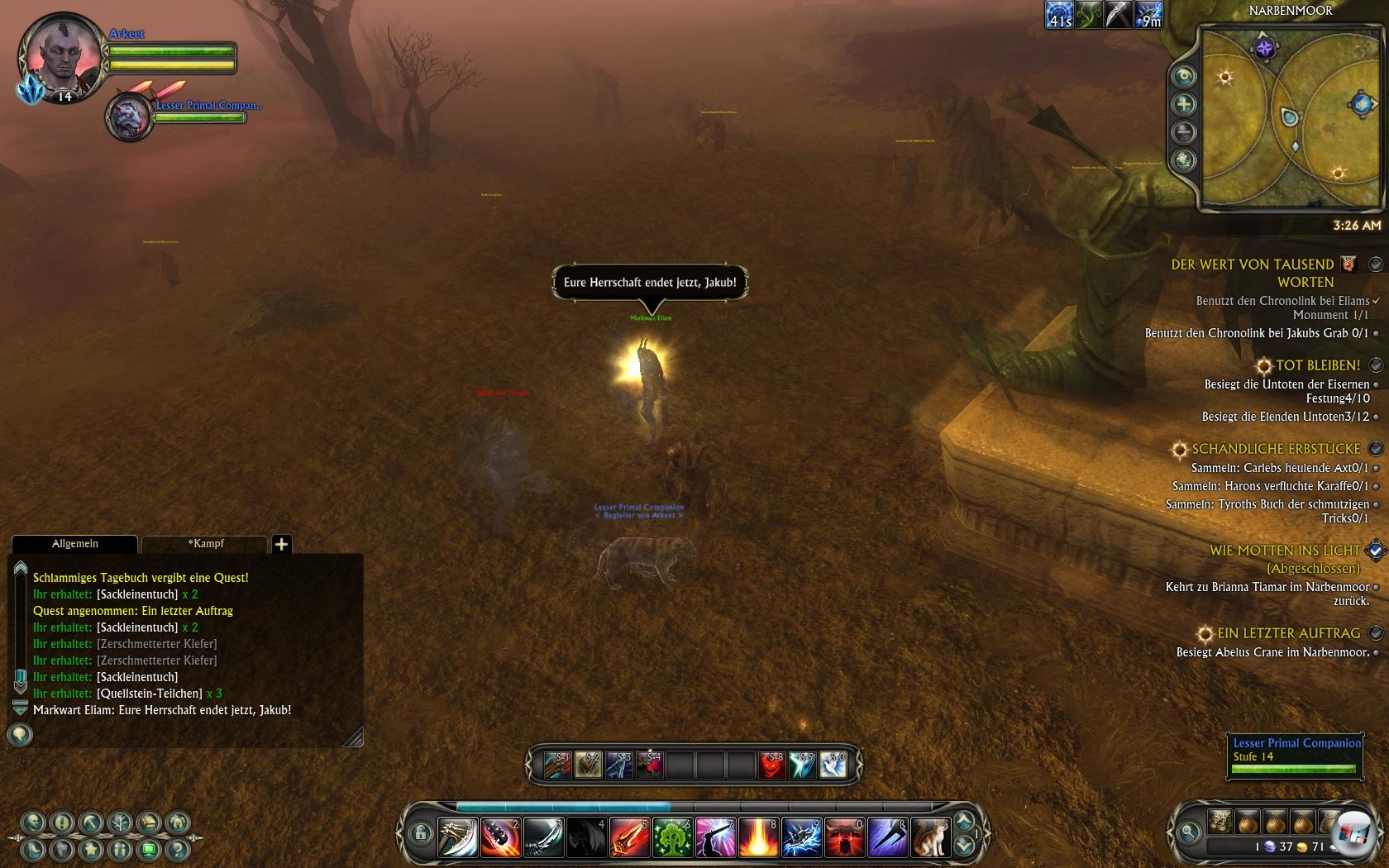Cast the blue lightning ability in slot 9

(800, 837)
